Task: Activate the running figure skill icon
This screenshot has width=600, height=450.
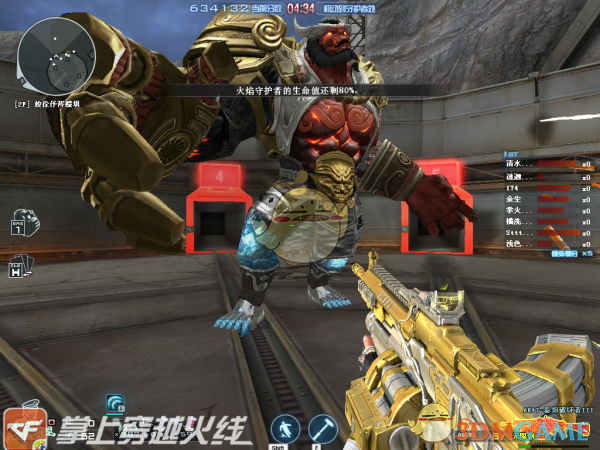Action: pos(284,427)
